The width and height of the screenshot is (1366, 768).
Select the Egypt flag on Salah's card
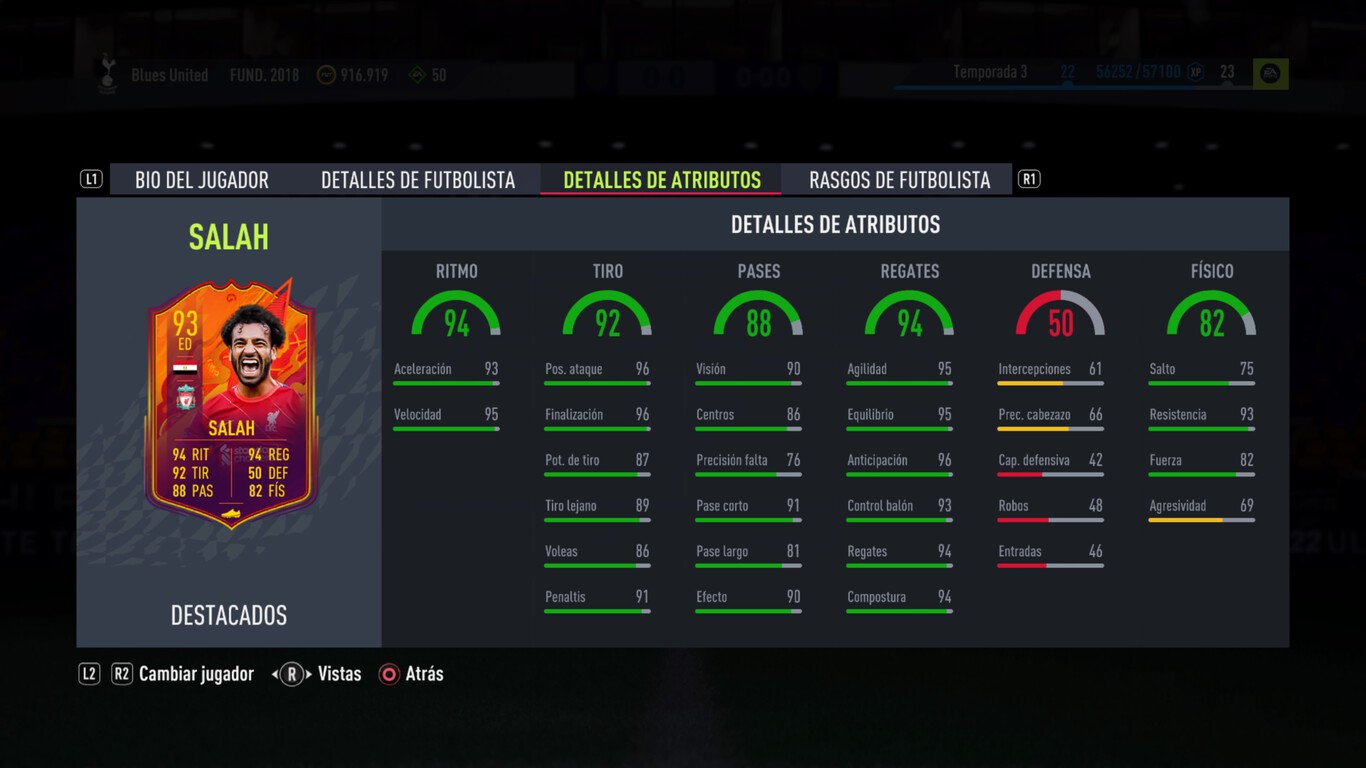point(184,368)
